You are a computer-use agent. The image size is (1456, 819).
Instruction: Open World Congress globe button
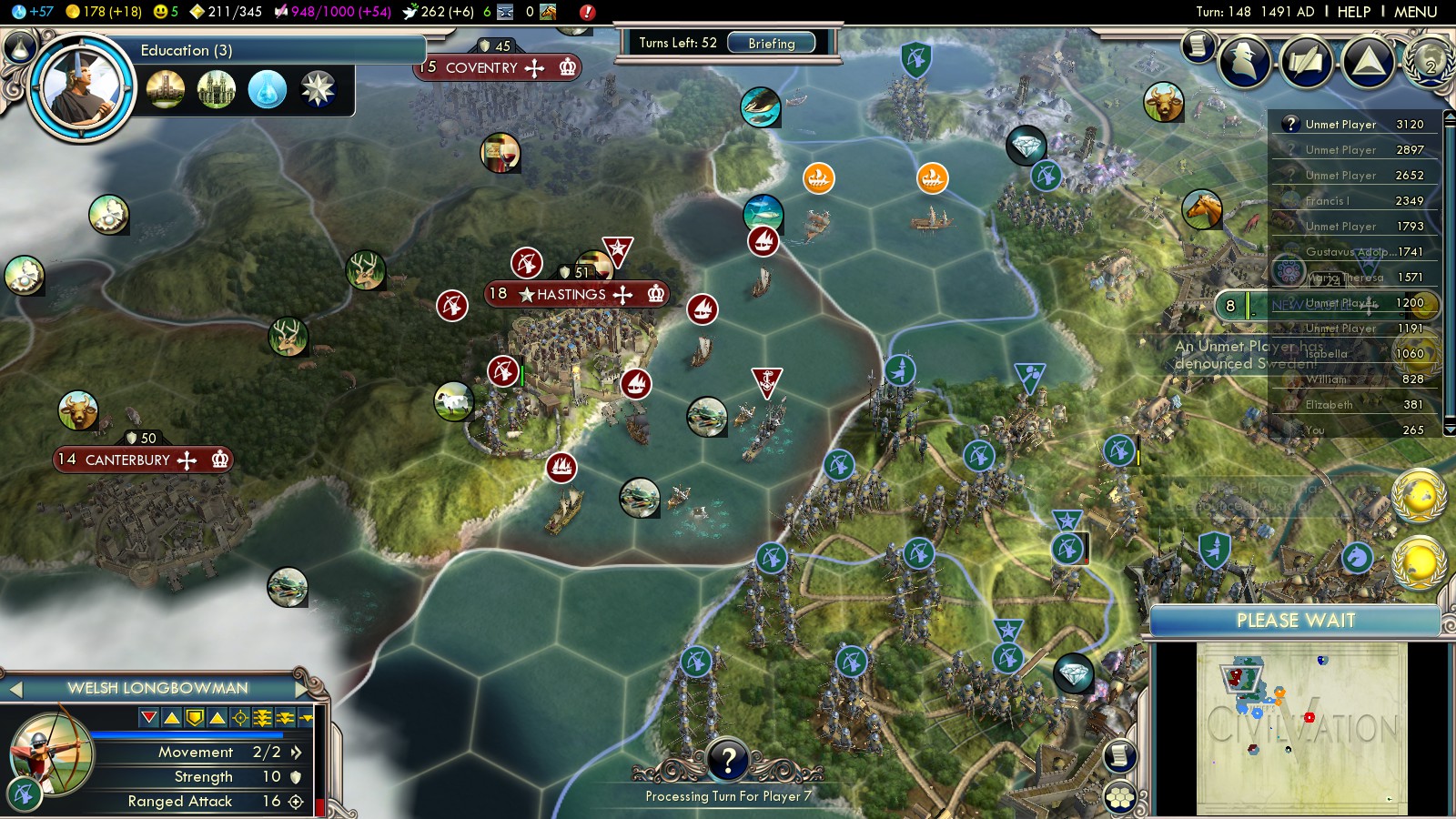tap(1429, 60)
